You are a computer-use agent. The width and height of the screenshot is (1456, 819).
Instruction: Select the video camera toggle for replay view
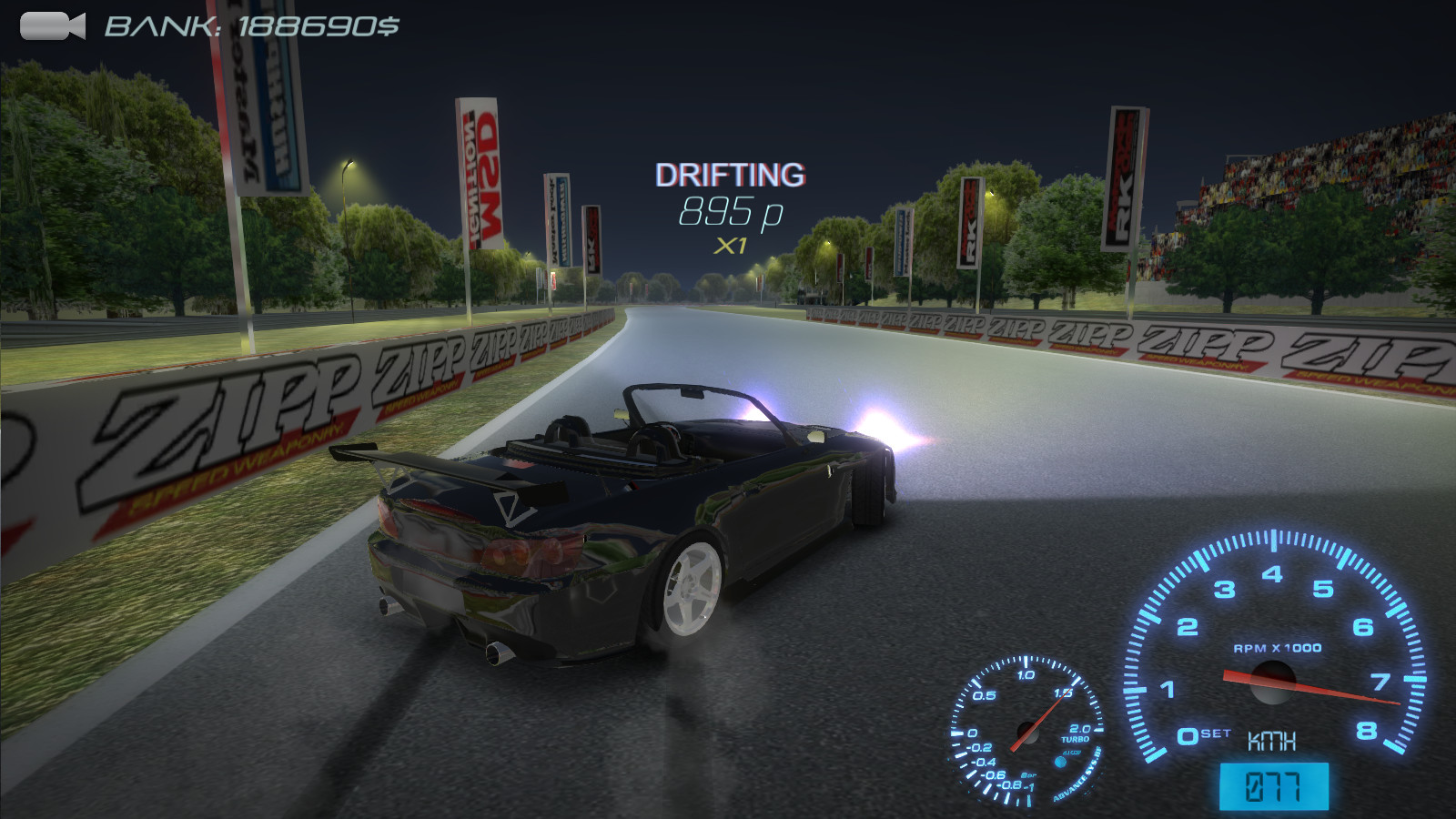tap(50, 25)
